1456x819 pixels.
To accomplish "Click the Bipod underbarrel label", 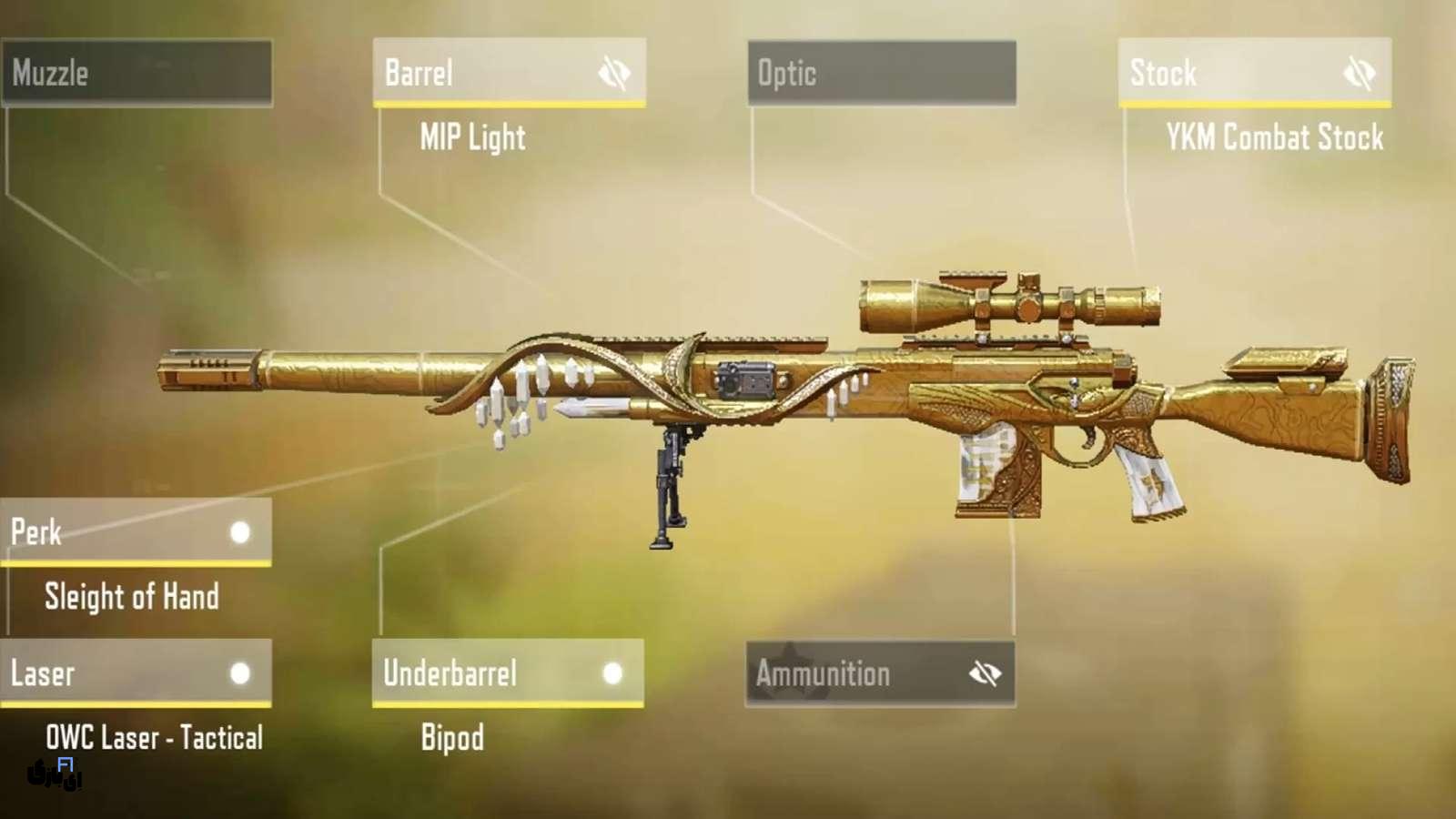I will 452,737.
